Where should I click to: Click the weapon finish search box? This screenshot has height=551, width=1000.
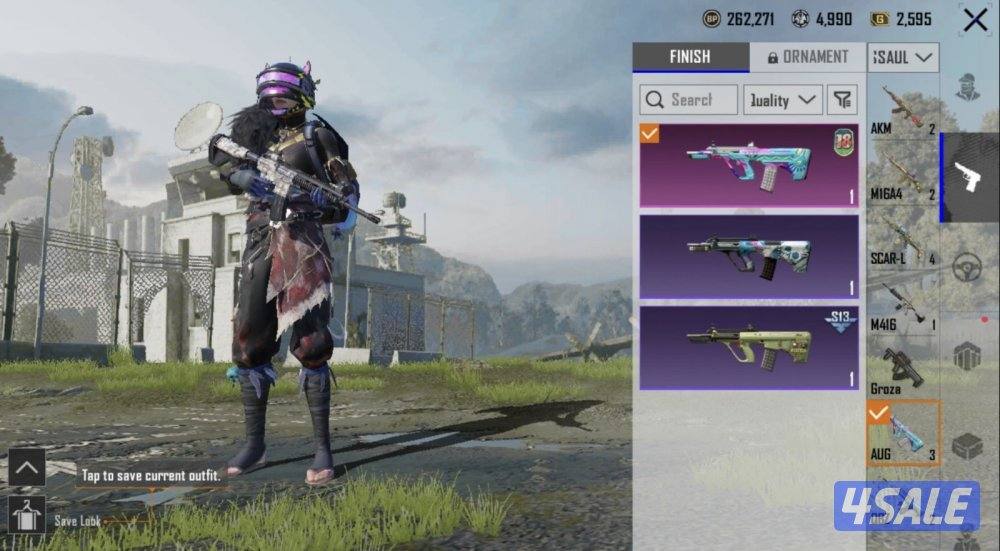(689, 99)
